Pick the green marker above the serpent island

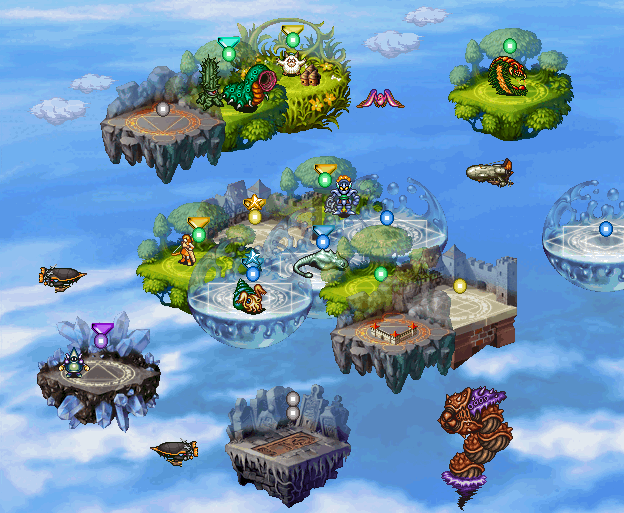[x=510, y=46]
